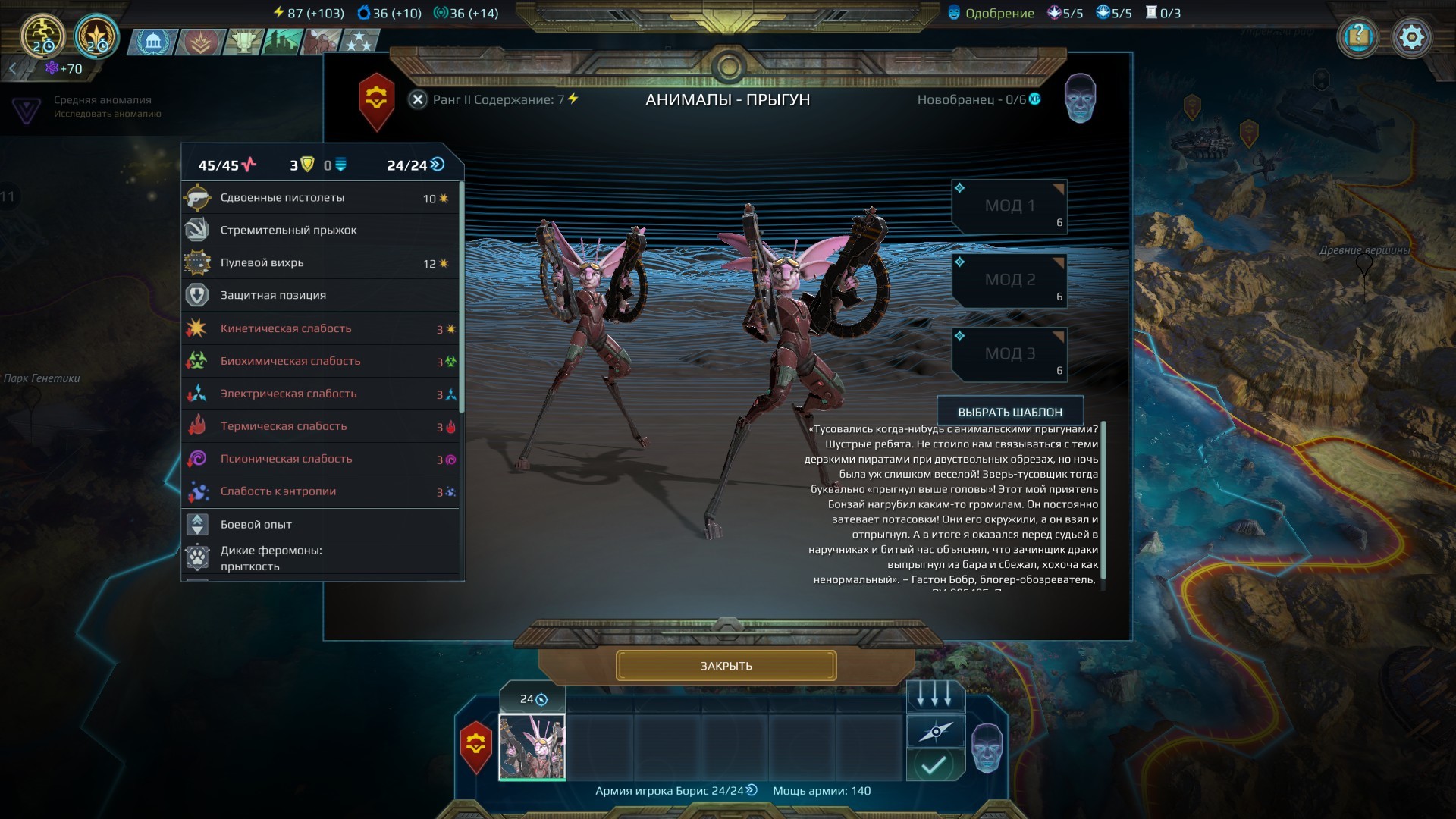The image size is (1456, 819).
Task: Inspect the Боевой опыт entry
Action: (320, 525)
